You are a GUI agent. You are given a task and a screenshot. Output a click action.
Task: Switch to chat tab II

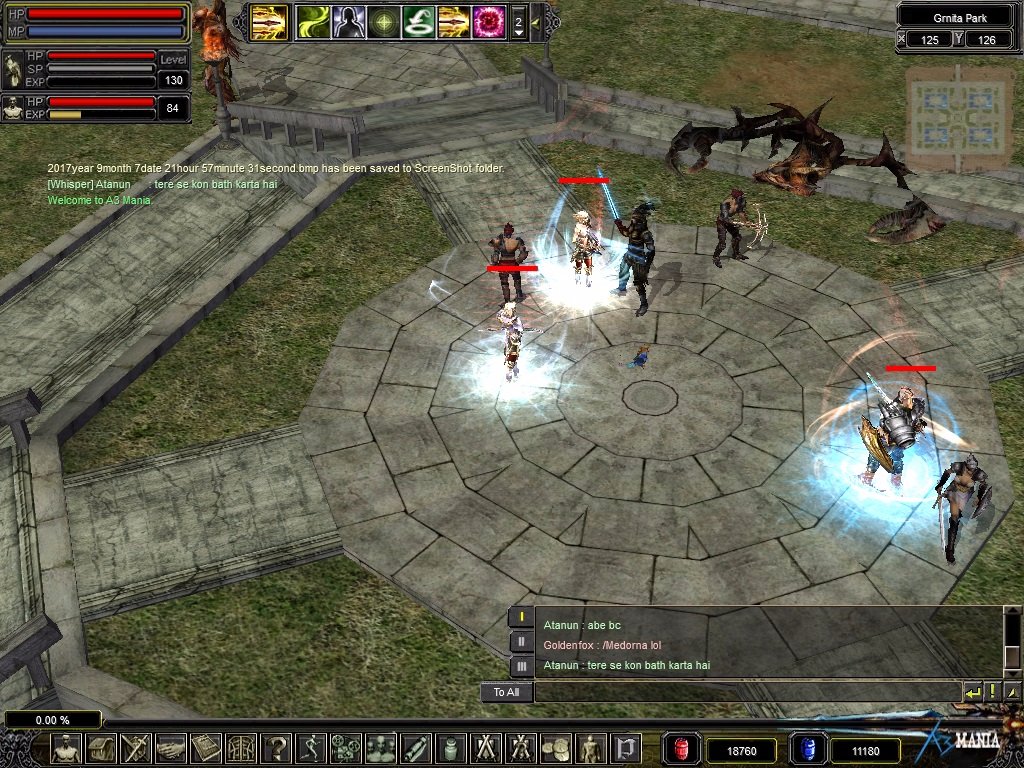click(521, 642)
